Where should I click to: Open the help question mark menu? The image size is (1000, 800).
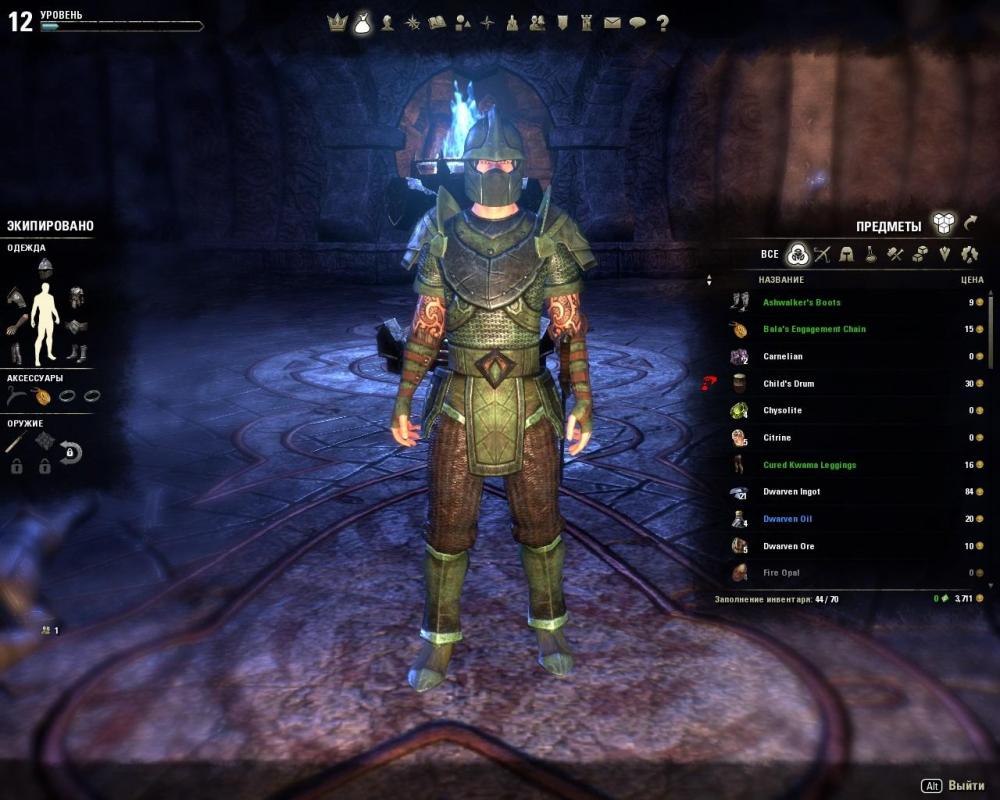(662, 22)
